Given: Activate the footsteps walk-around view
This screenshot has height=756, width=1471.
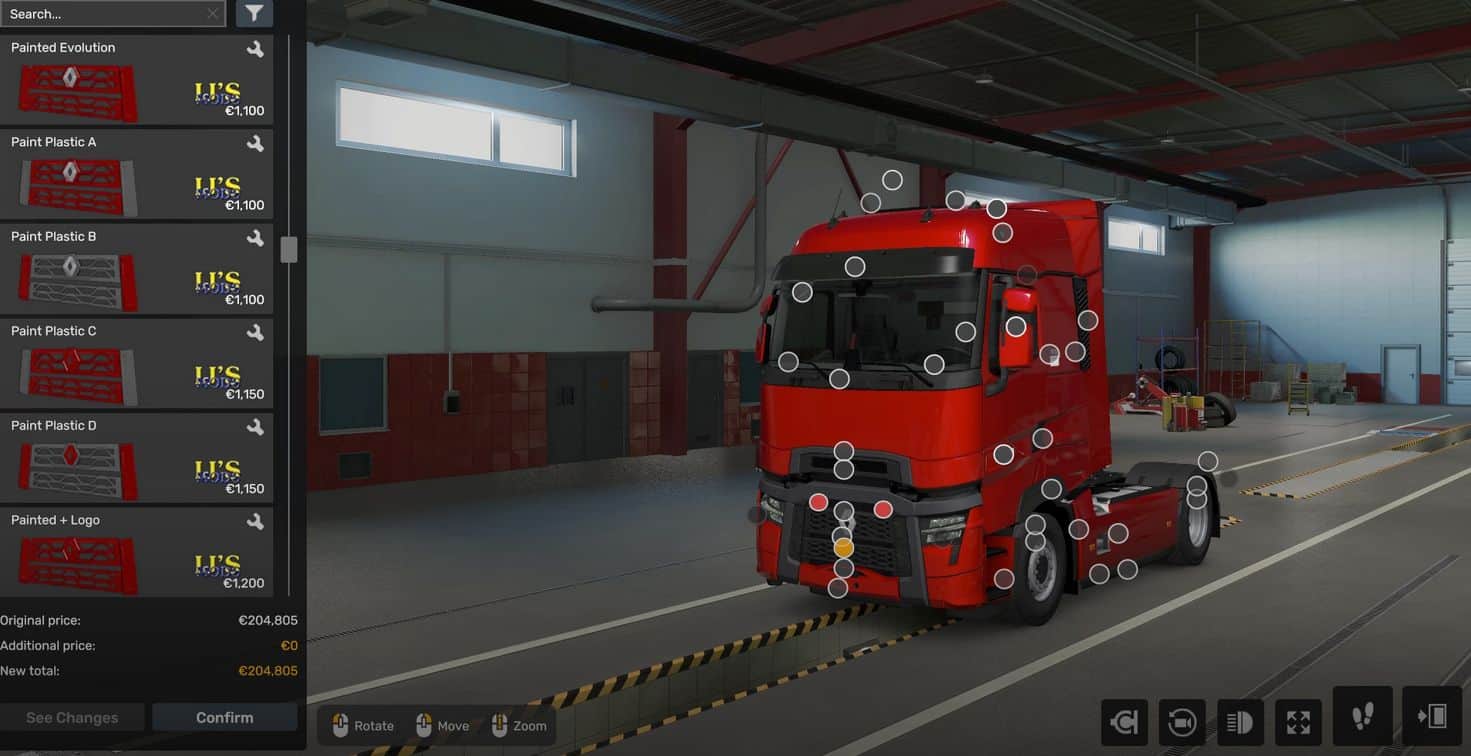Looking at the screenshot, I should [1362, 716].
